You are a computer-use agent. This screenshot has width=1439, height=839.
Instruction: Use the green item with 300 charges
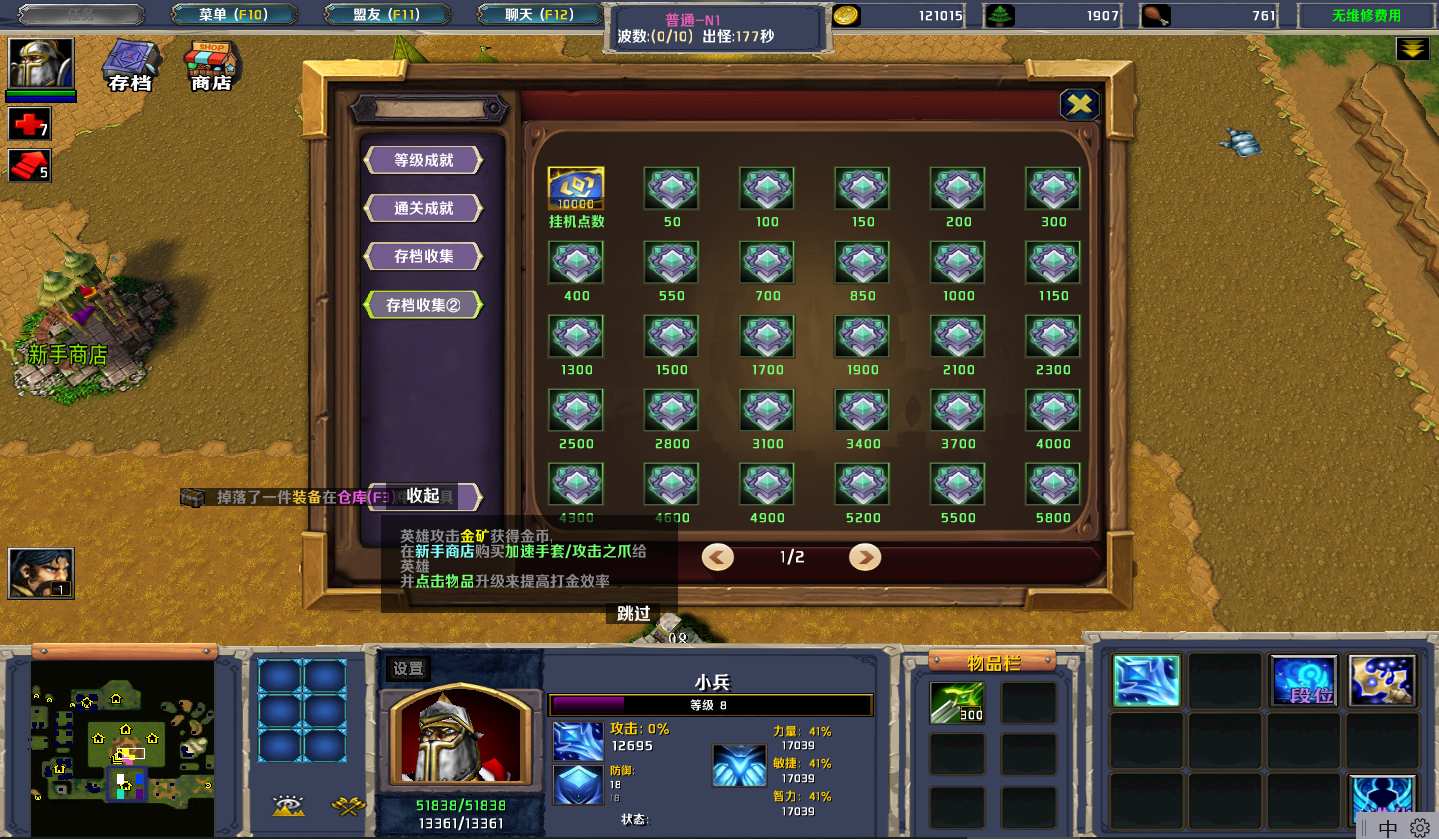[x=957, y=702]
